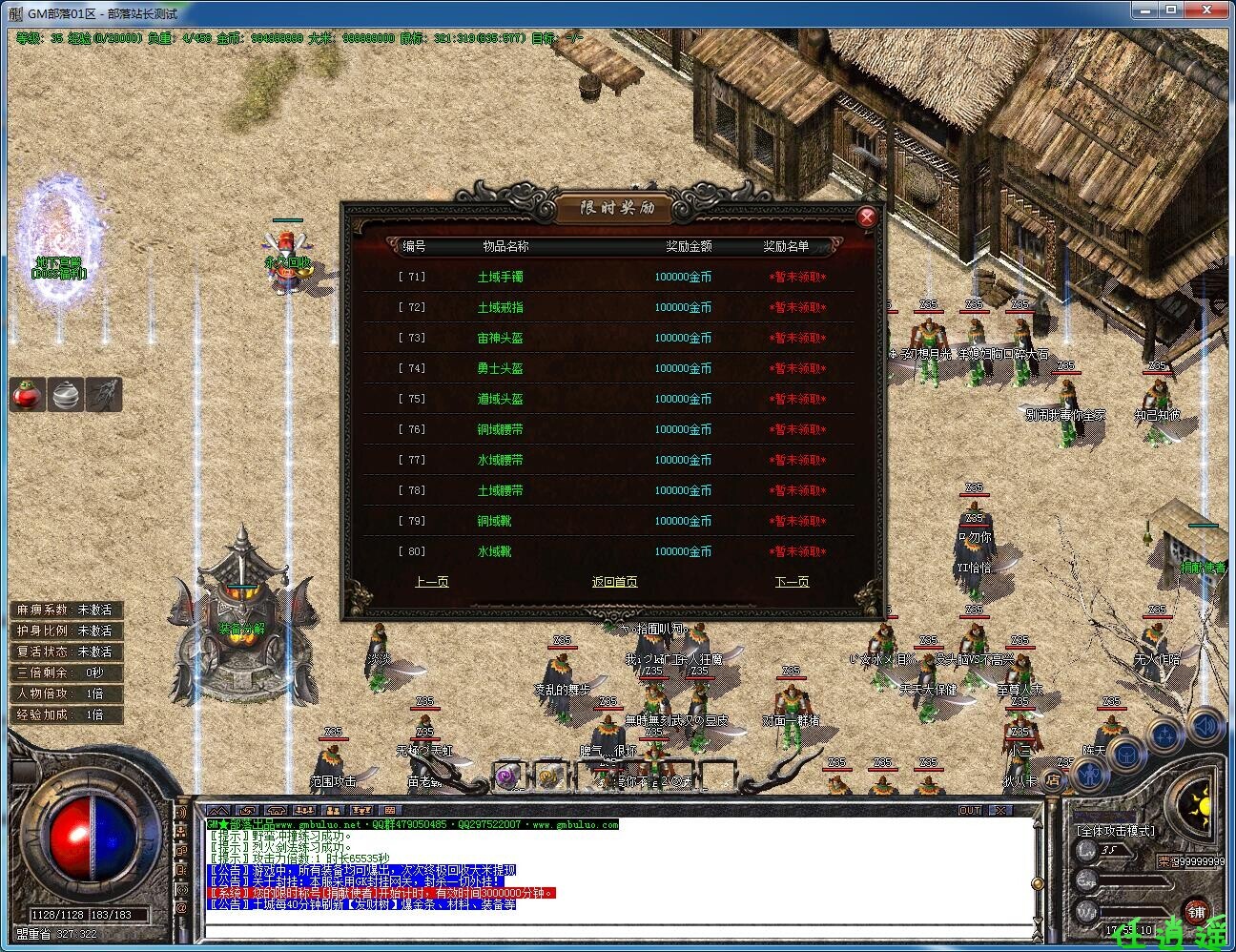Click the purple orb belt slot
This screenshot has height=952, width=1236.
coord(507,776)
